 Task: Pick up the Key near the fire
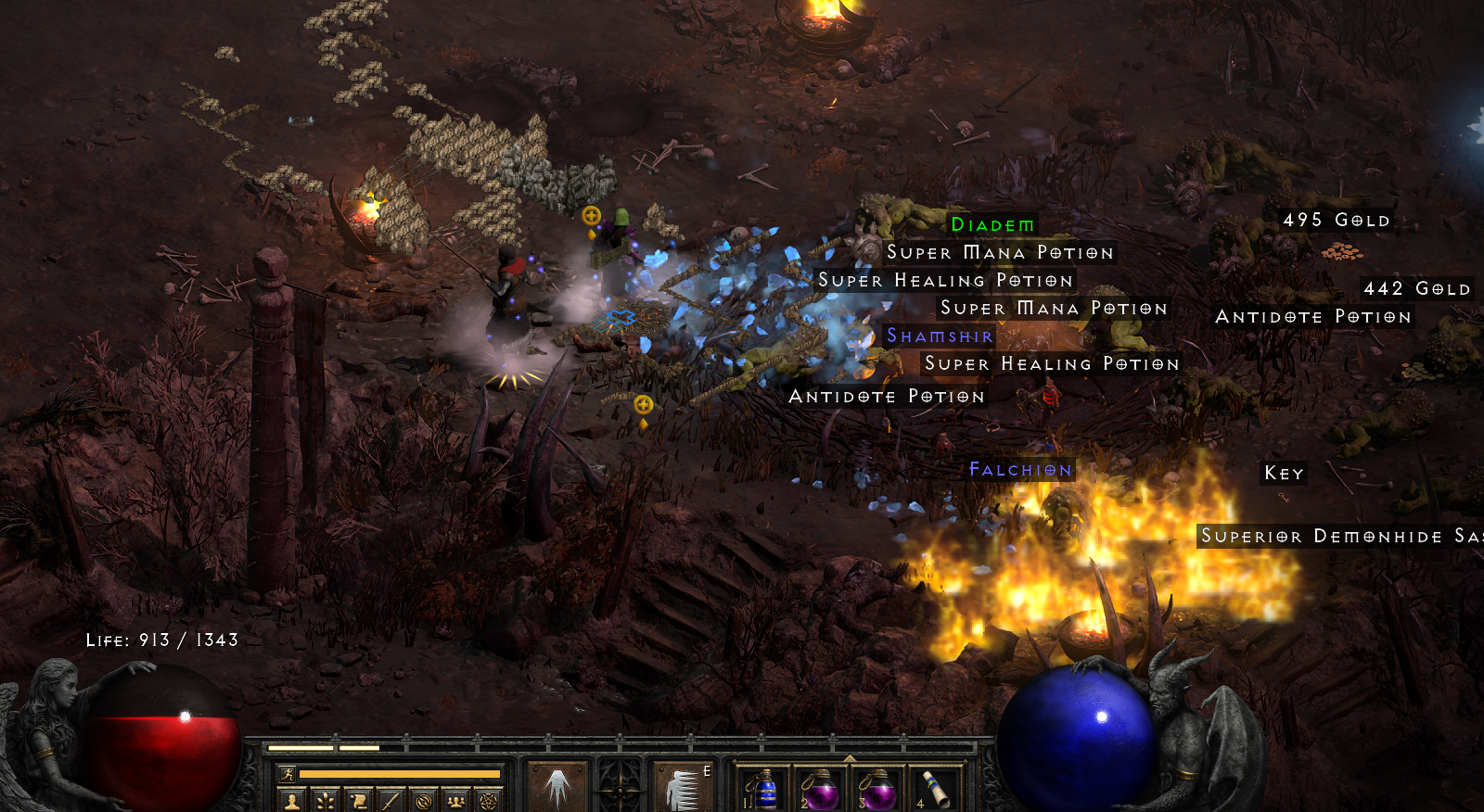point(1283,474)
